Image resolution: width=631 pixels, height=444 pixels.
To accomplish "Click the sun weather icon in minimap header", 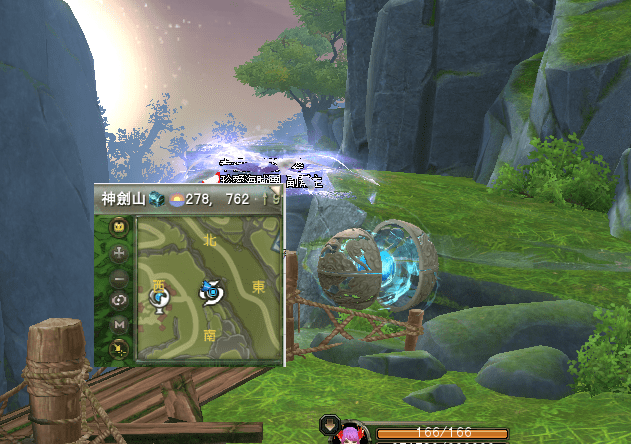I will tap(175, 200).
